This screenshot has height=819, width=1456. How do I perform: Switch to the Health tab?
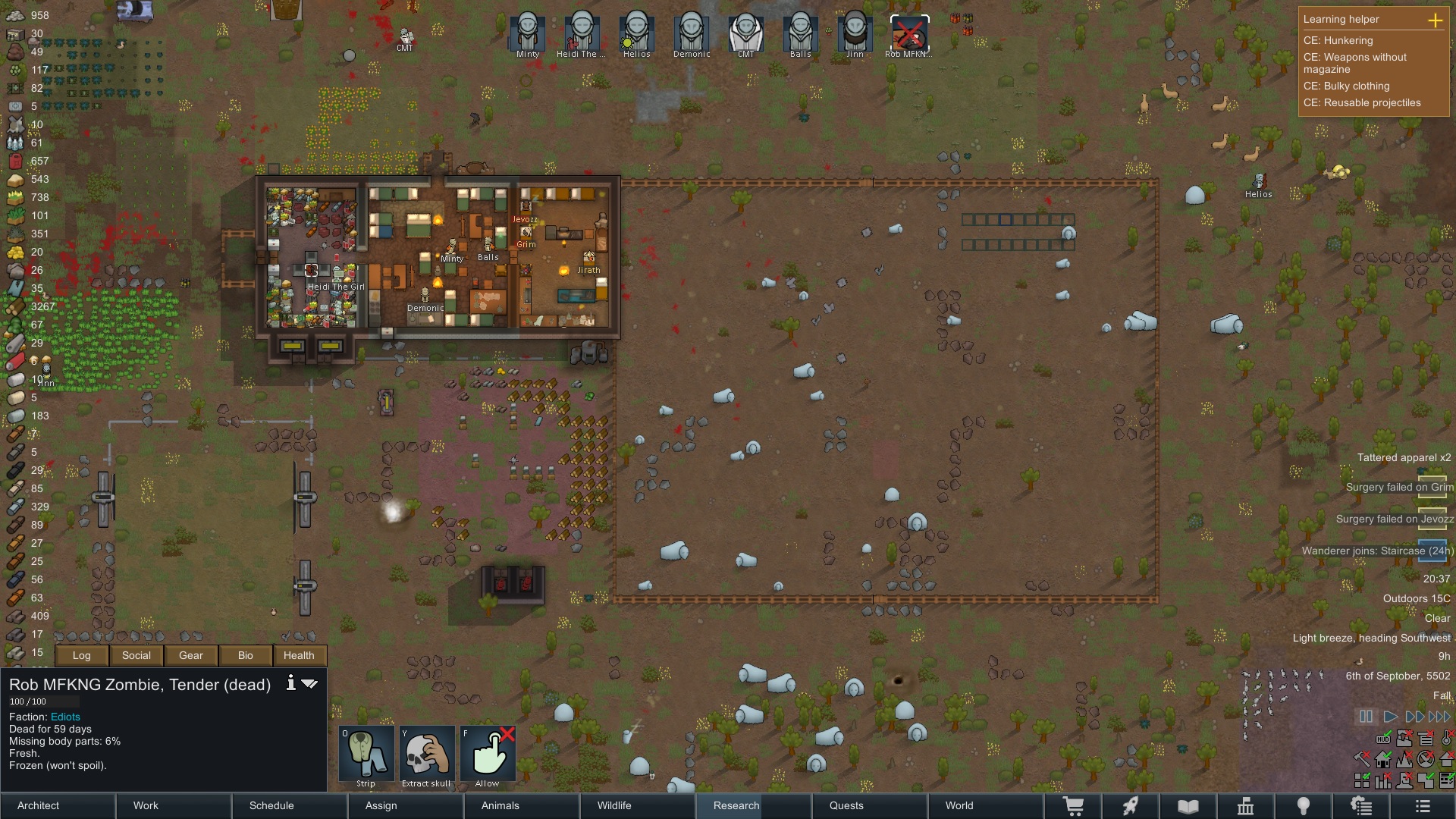click(299, 655)
